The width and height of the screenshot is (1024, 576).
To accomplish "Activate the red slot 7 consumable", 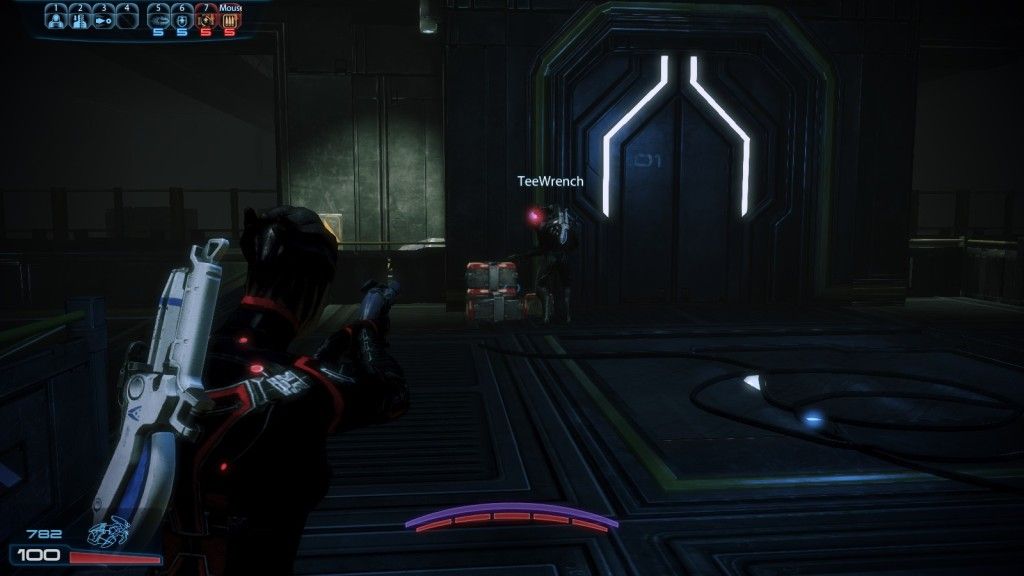I will click(205, 20).
